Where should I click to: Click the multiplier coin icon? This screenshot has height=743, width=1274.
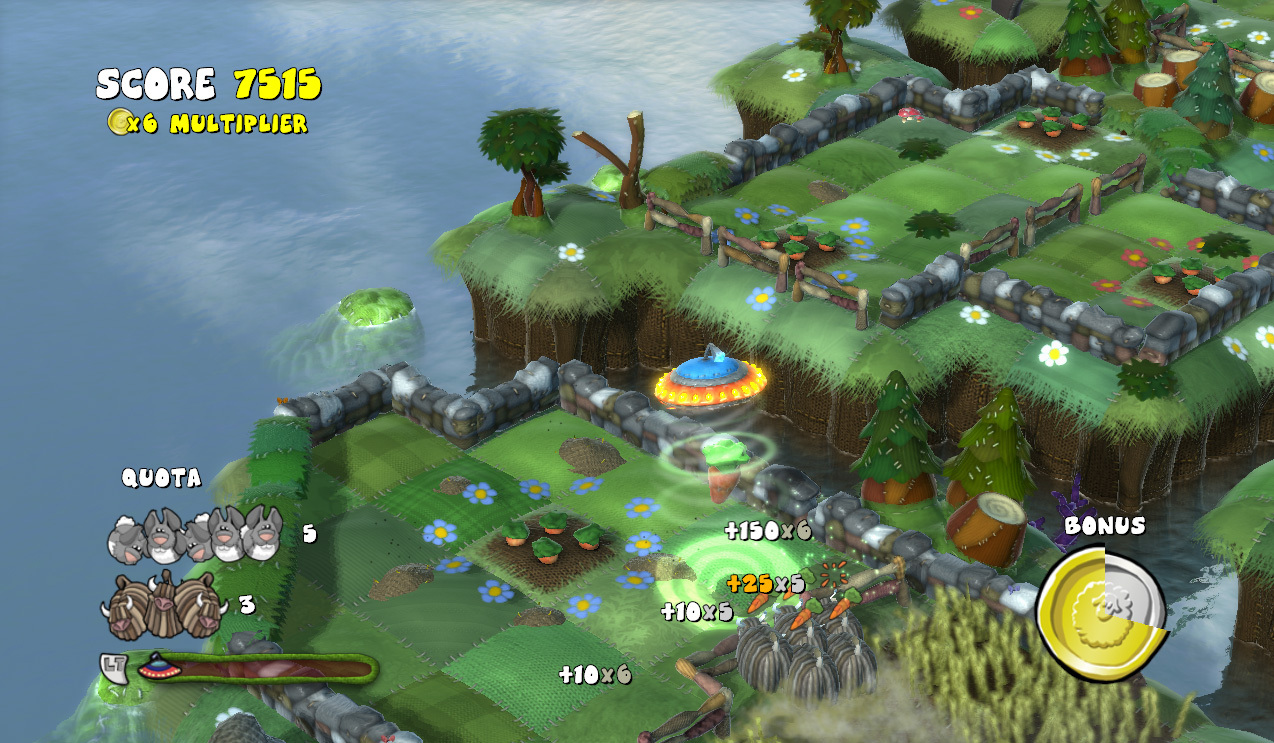tap(119, 123)
